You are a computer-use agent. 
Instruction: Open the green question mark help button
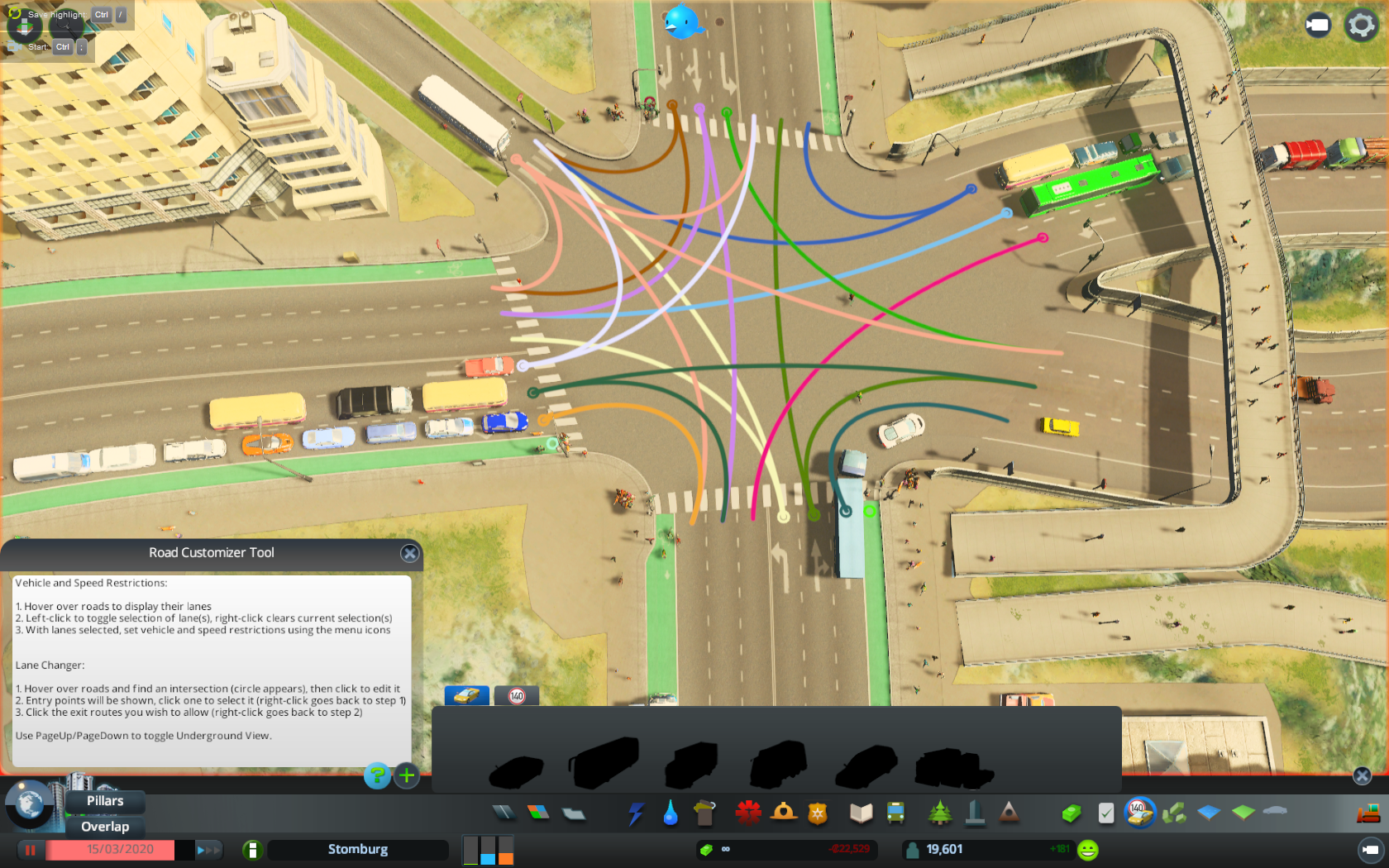[x=377, y=775]
